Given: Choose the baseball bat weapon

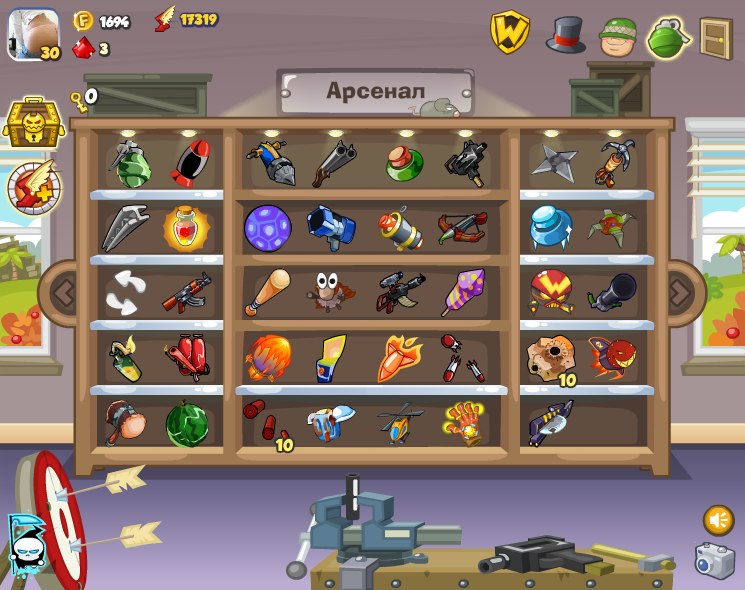Looking at the screenshot, I should coord(267,292).
